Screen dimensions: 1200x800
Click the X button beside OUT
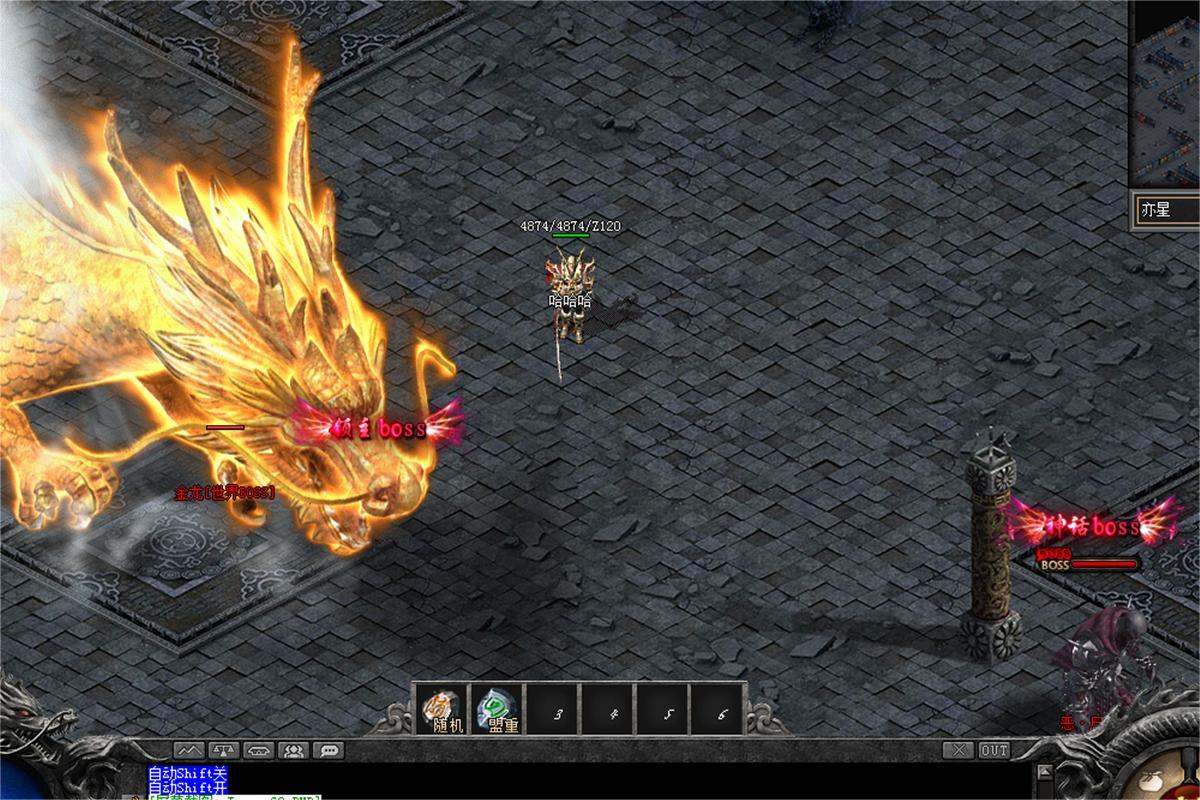960,750
